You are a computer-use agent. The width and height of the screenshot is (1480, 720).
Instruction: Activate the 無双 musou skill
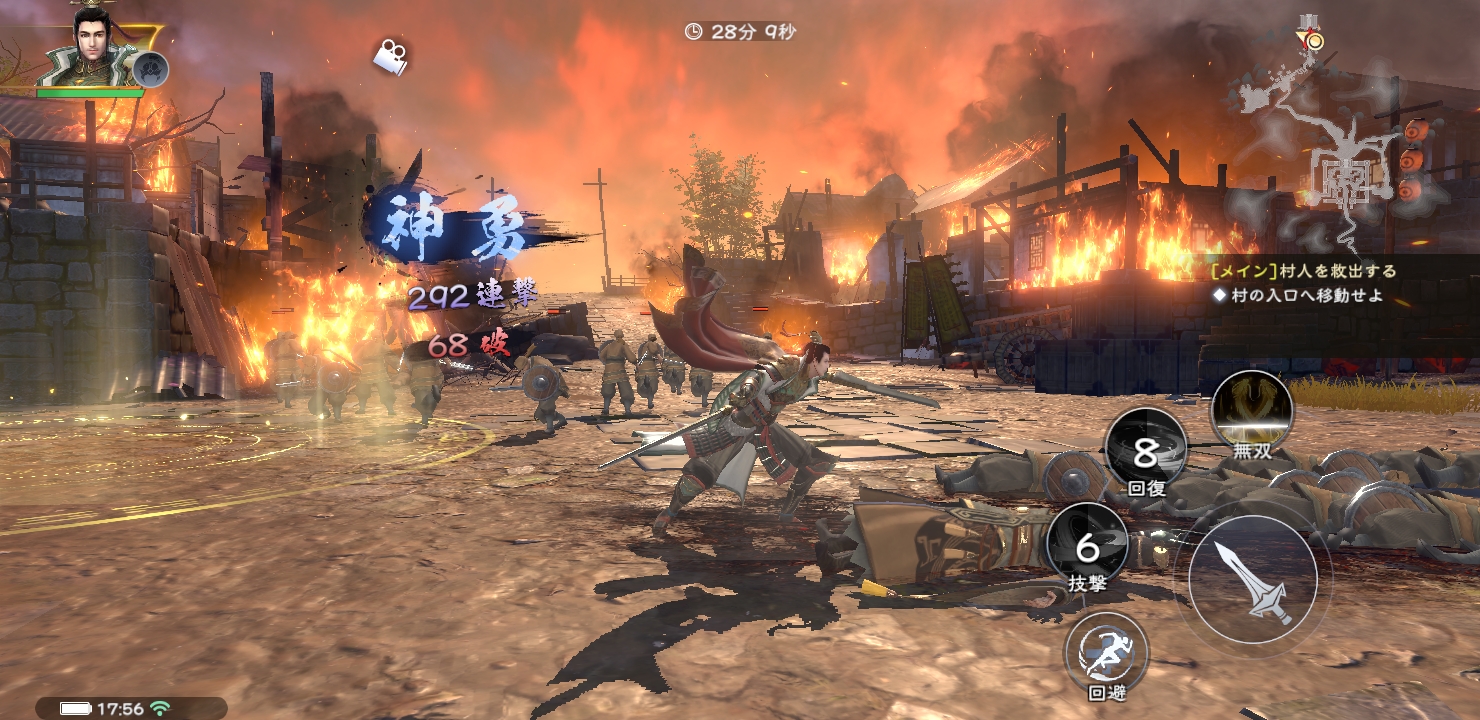pyautogui.click(x=1251, y=411)
